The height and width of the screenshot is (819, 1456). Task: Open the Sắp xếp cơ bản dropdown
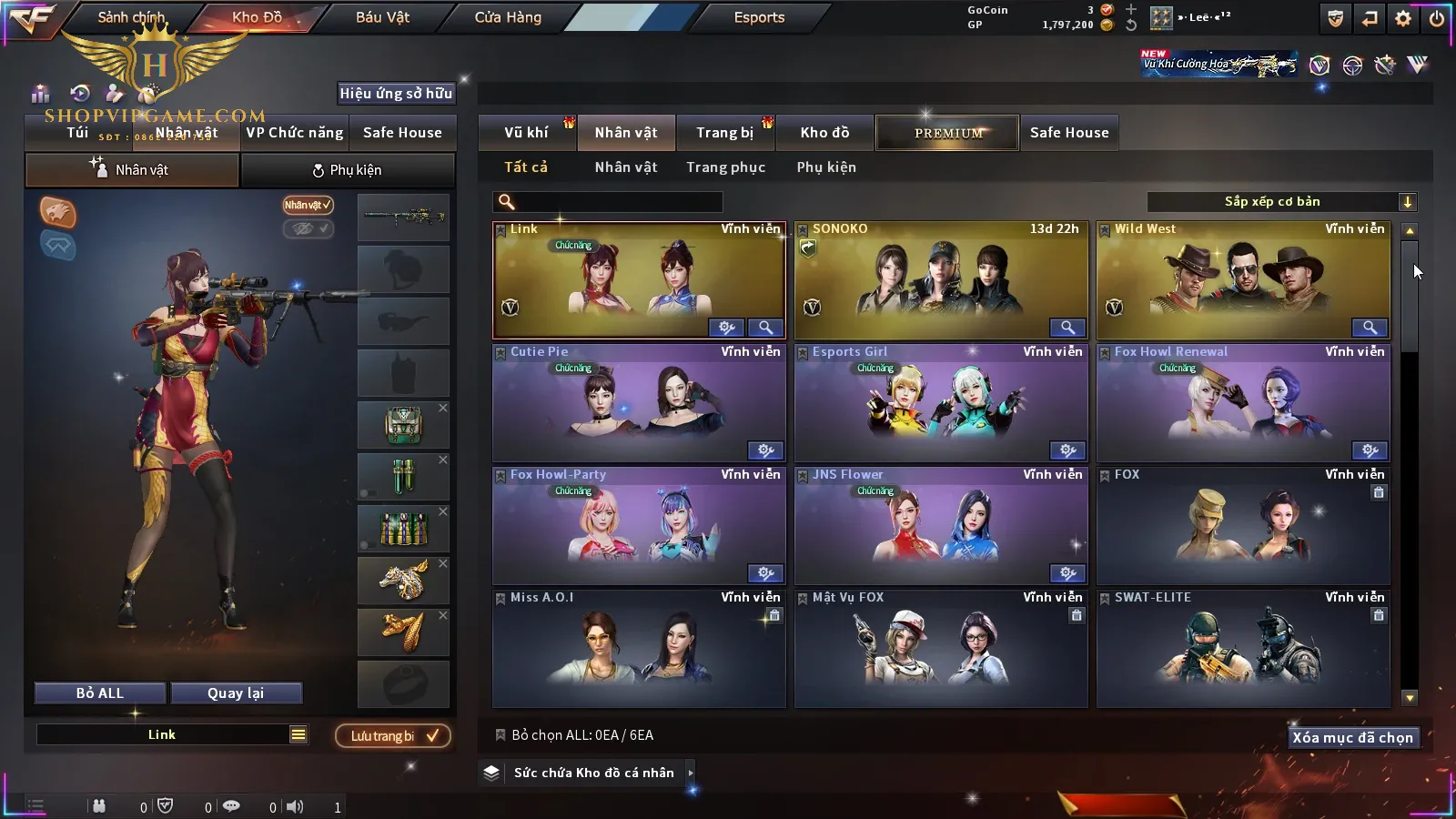1281,202
